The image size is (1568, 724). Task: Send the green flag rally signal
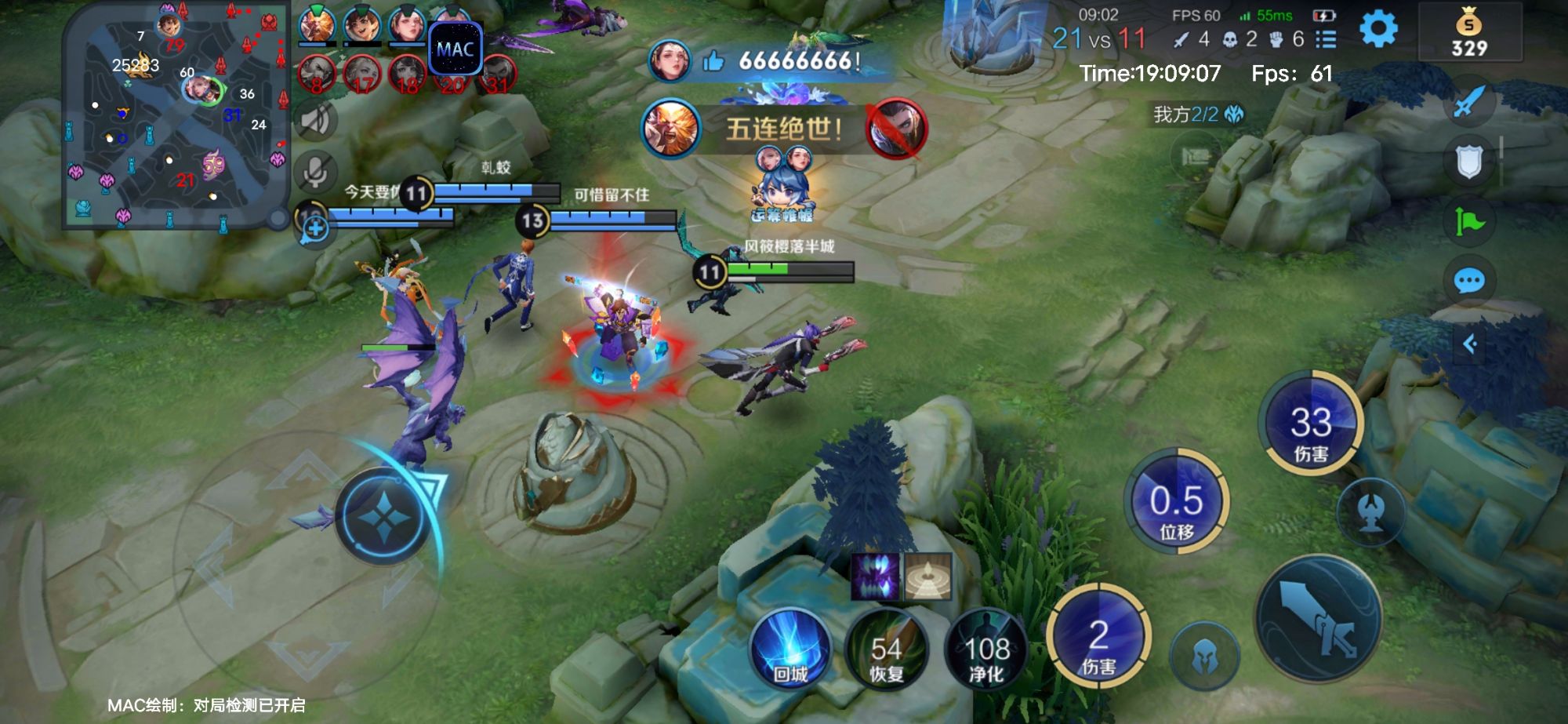tap(1468, 222)
